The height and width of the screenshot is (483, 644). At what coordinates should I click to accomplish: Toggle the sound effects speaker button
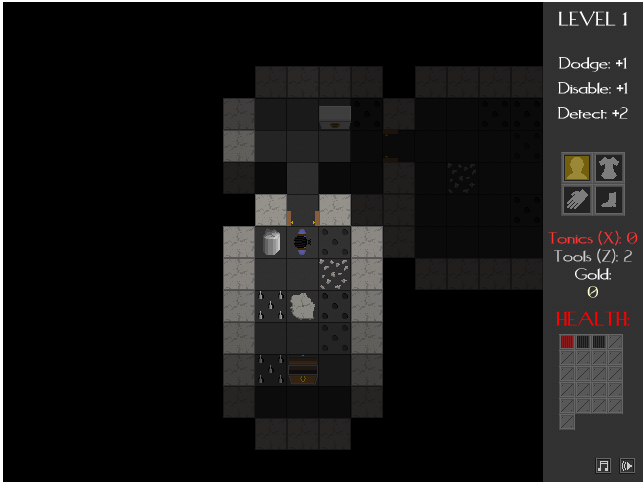(x=627, y=465)
